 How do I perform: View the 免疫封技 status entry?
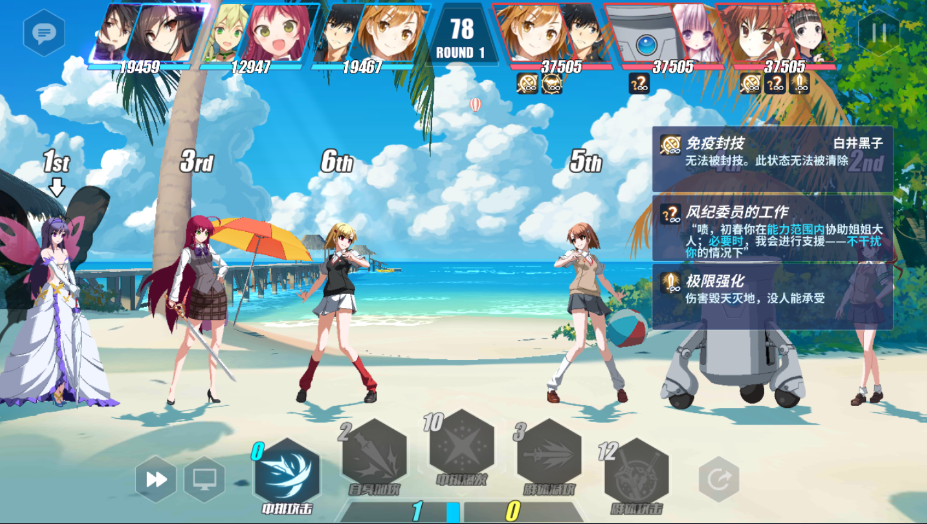coord(772,152)
